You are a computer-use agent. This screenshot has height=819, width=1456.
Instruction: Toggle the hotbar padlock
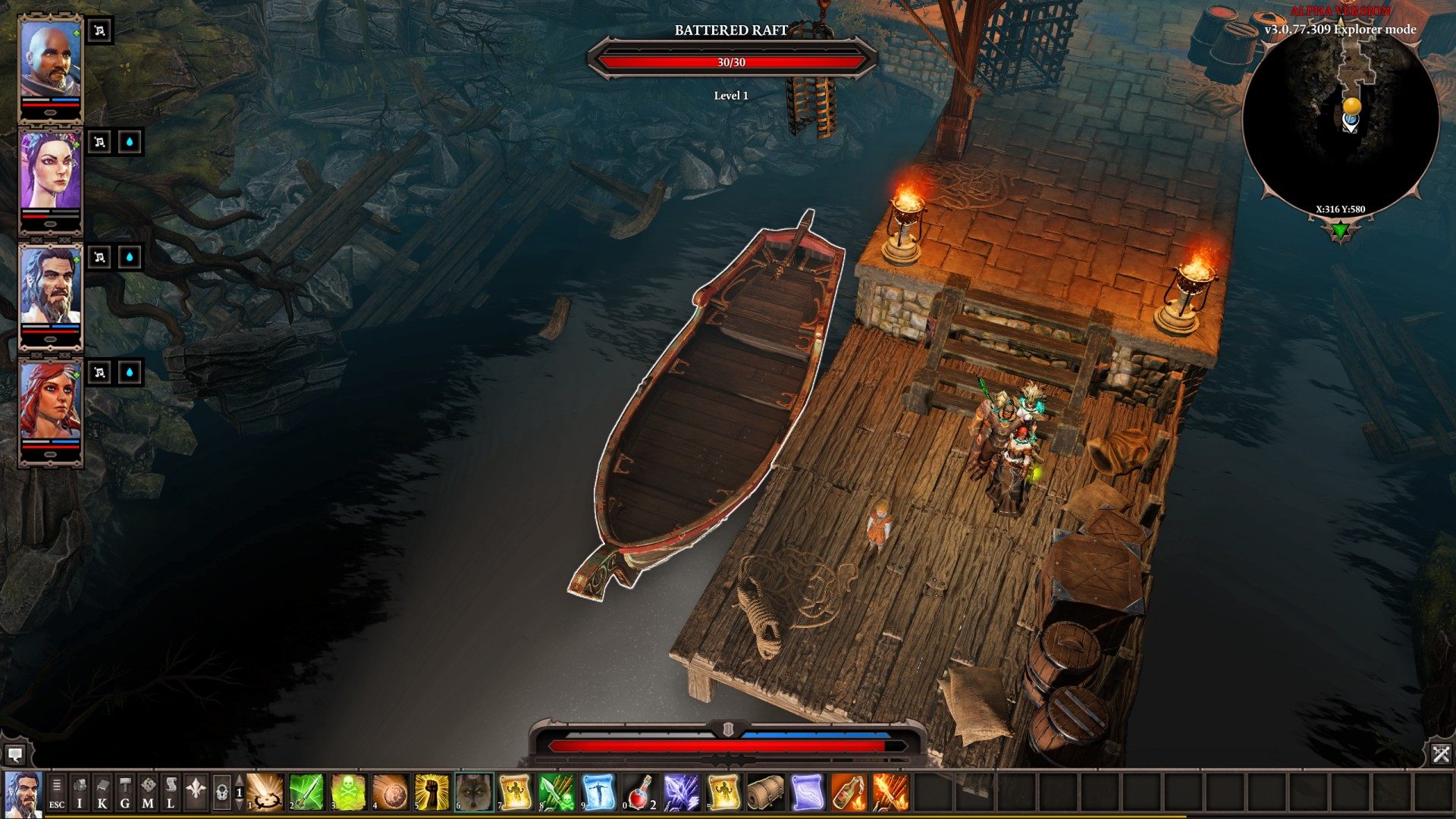221,793
